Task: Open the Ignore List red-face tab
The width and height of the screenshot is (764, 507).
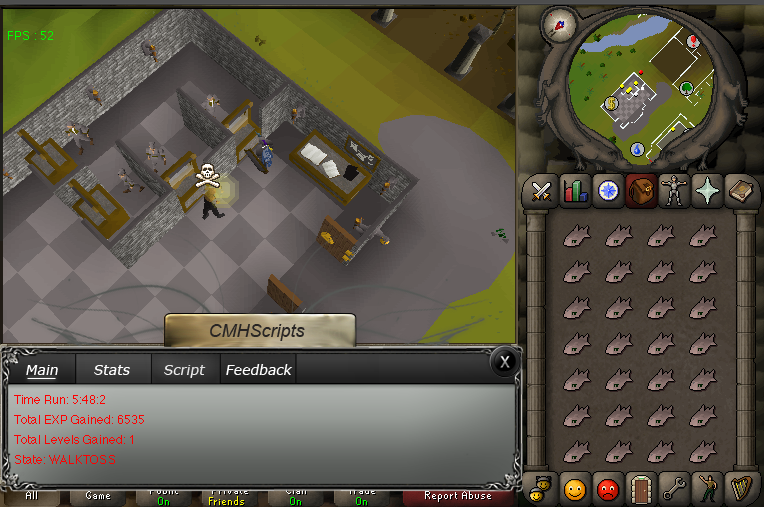Action: tap(608, 489)
